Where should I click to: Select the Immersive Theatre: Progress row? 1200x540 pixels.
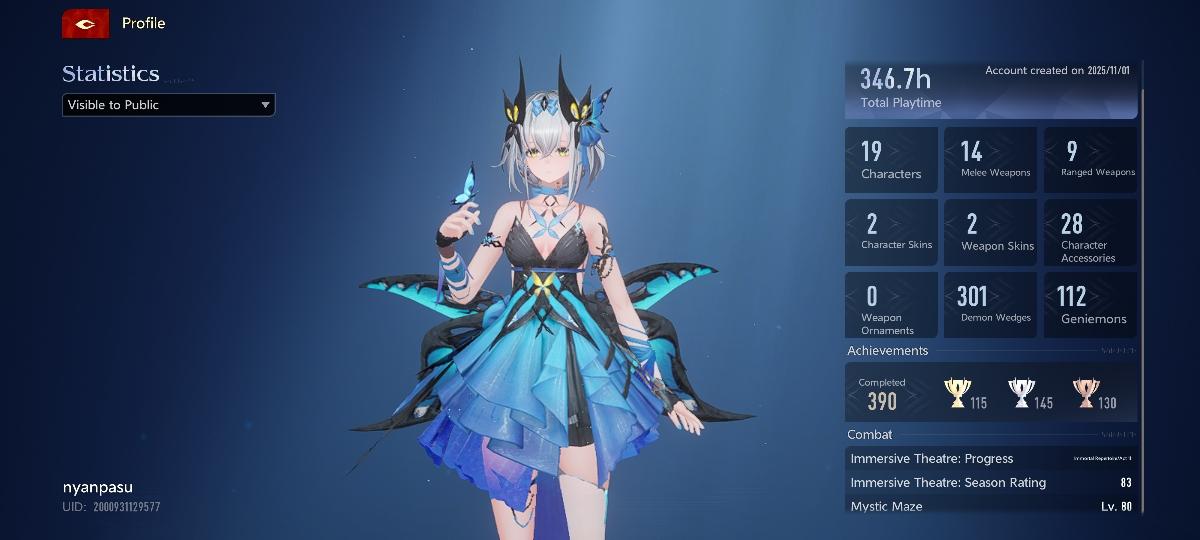pos(991,459)
